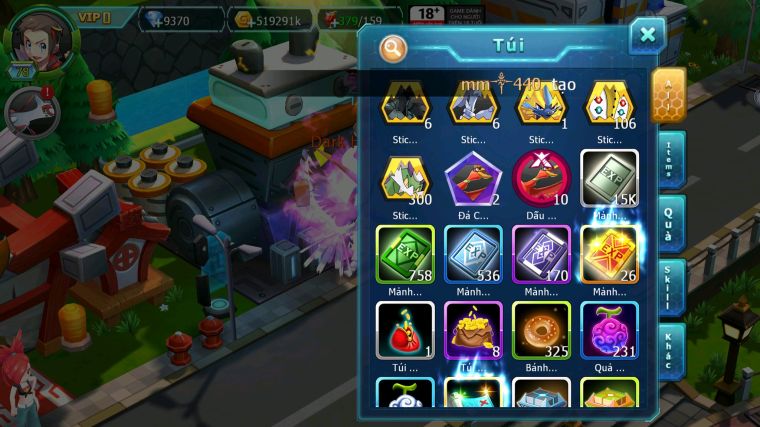The width and height of the screenshot is (760, 427).
Task: Select the blue EXP shard with 536
Action: [x=473, y=253]
